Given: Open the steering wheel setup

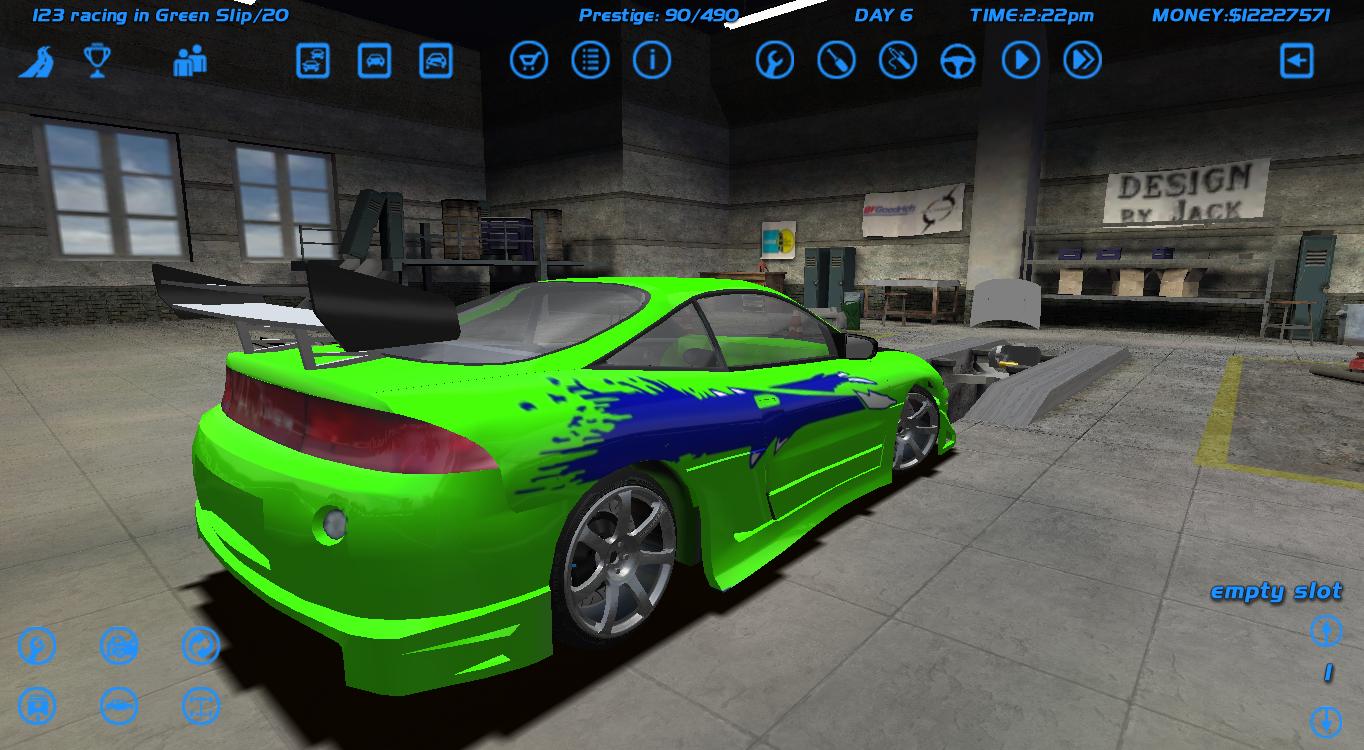Looking at the screenshot, I should coord(958,62).
